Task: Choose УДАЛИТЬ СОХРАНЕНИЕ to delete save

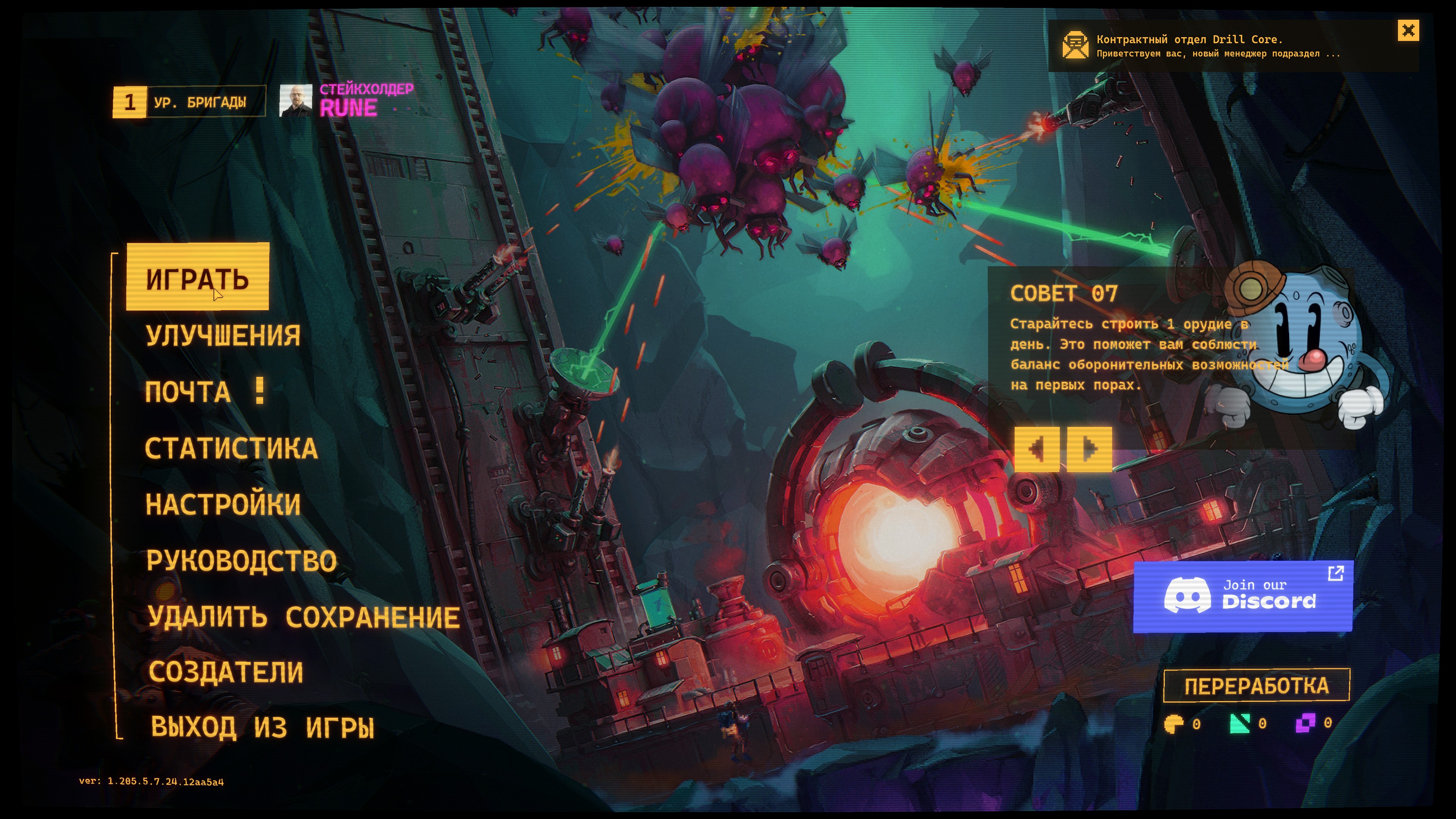Action: click(x=303, y=617)
